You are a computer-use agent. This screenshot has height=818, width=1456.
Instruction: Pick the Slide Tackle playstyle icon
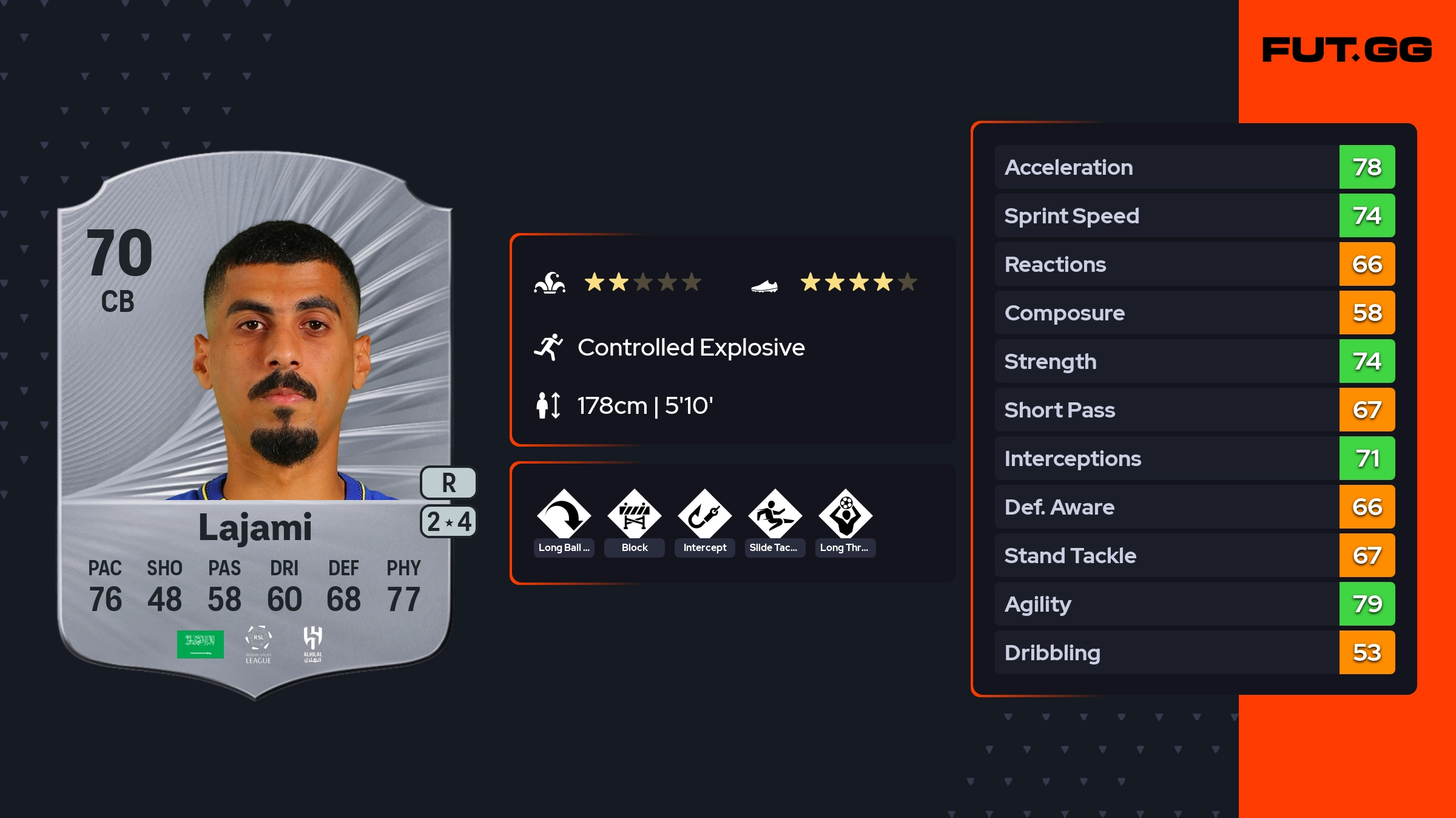(x=775, y=515)
